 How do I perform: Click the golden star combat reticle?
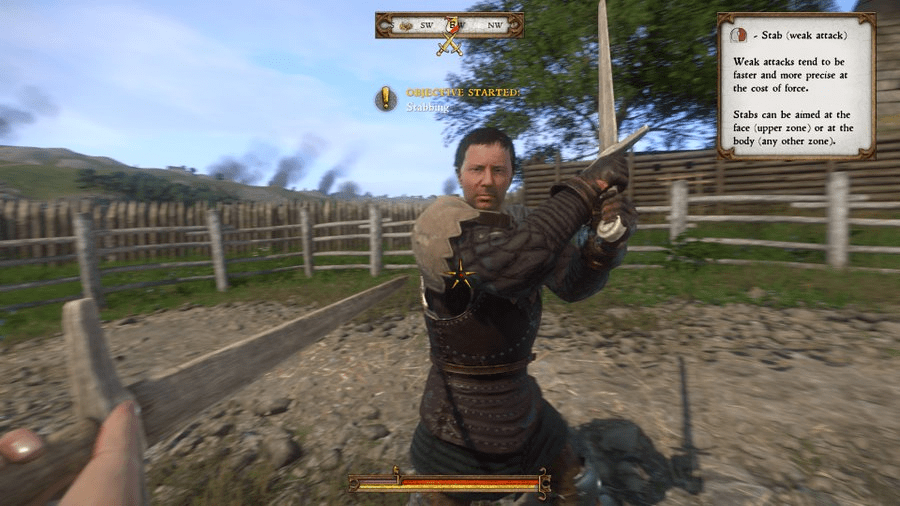460,276
